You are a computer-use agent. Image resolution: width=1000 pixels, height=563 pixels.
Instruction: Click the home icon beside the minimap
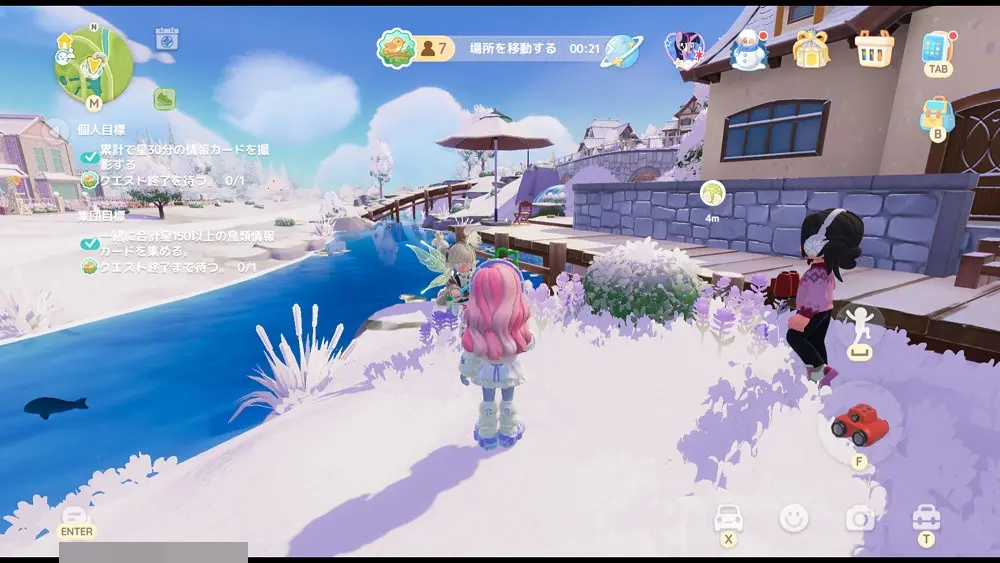pos(65,41)
